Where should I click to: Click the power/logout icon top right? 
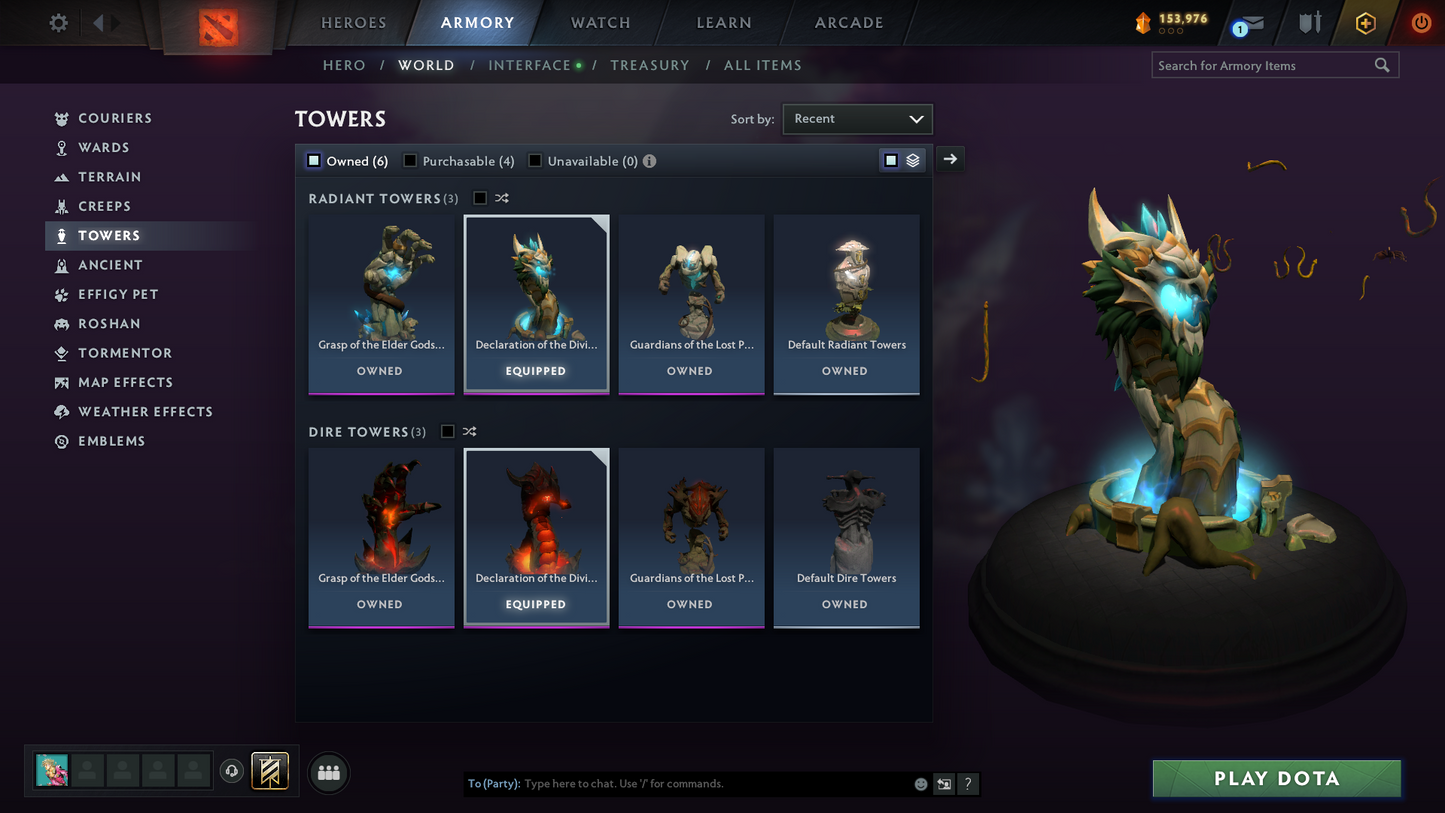coord(1421,22)
